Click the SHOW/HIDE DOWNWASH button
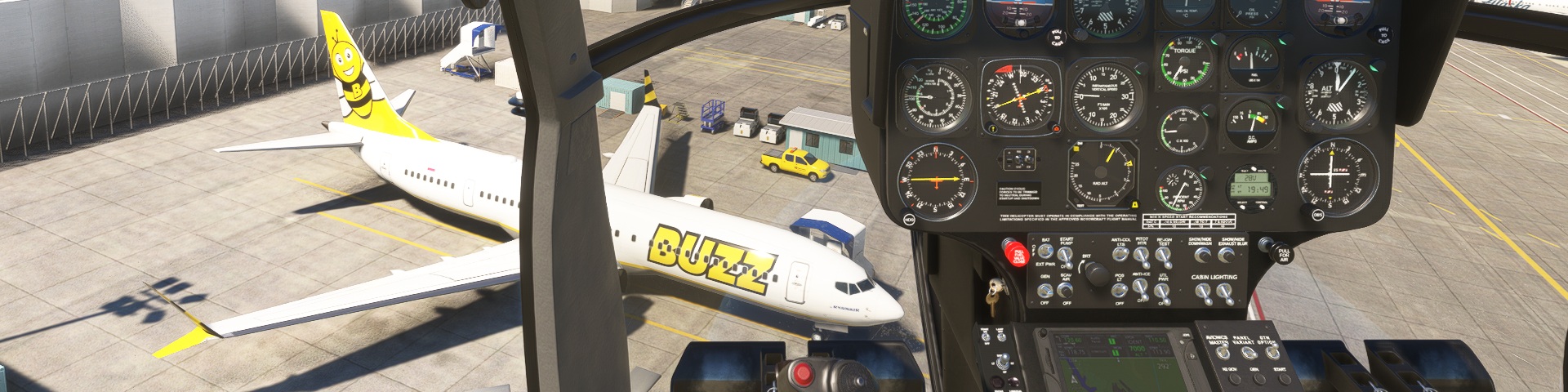 coord(1201,255)
